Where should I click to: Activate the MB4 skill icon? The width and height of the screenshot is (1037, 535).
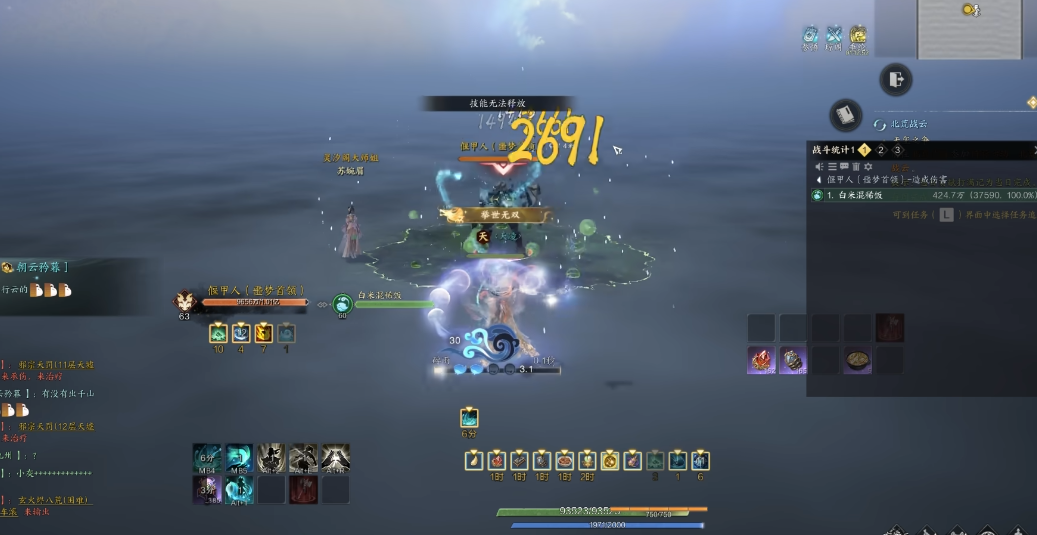pos(207,458)
